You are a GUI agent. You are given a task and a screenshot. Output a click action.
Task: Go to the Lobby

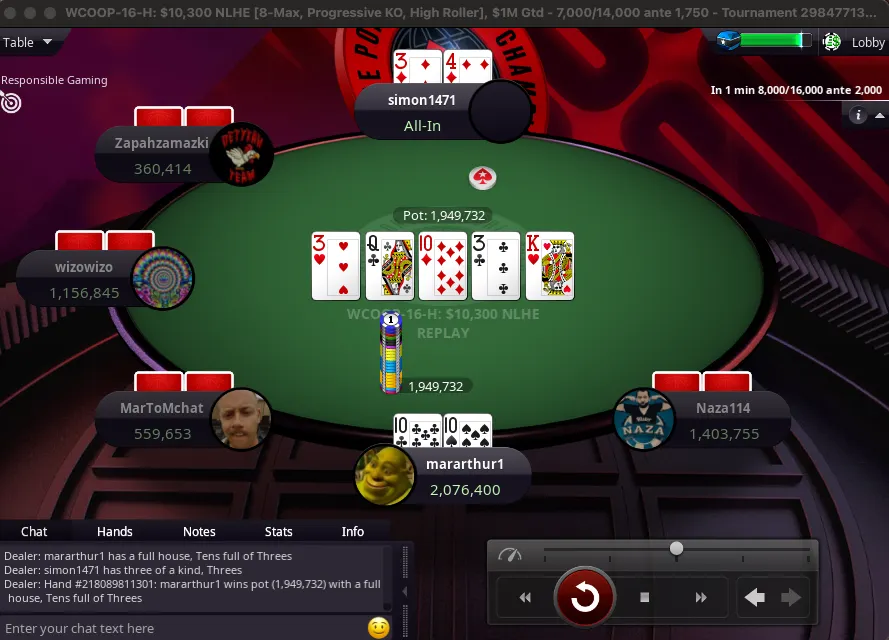coord(857,42)
